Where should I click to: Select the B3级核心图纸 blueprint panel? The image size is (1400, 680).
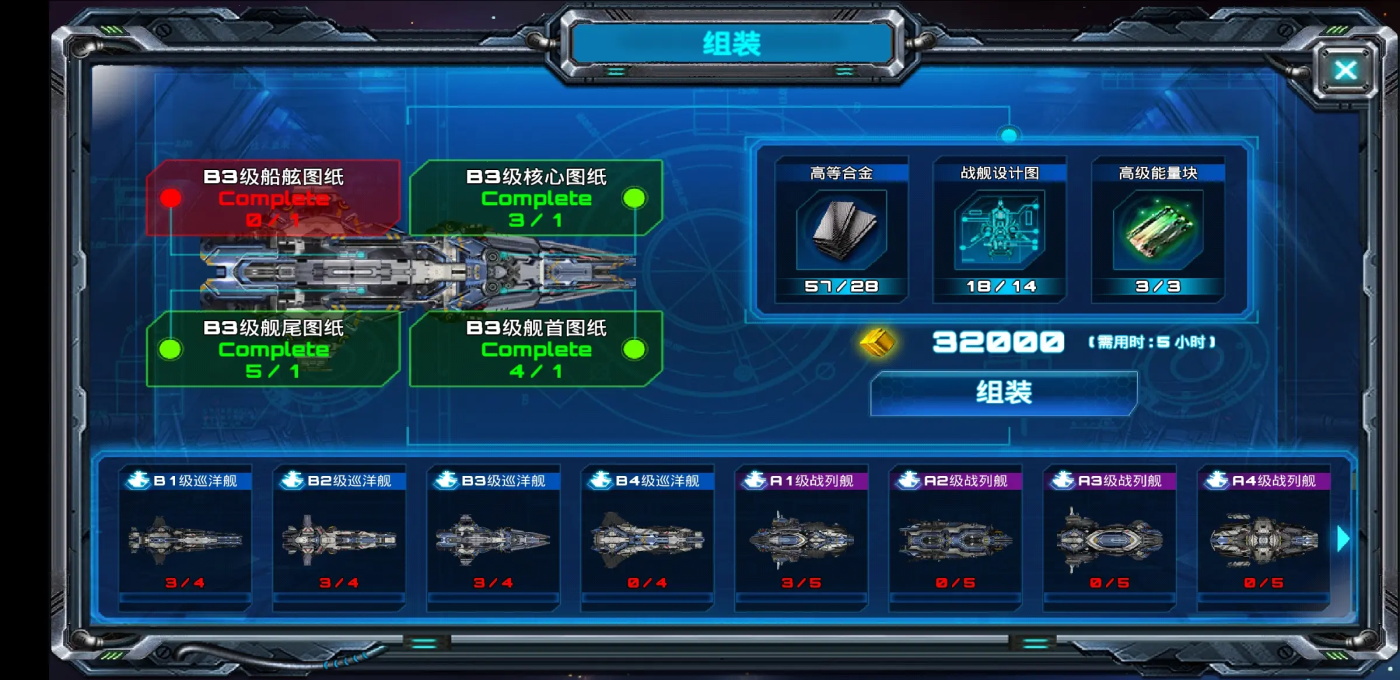click(536, 197)
